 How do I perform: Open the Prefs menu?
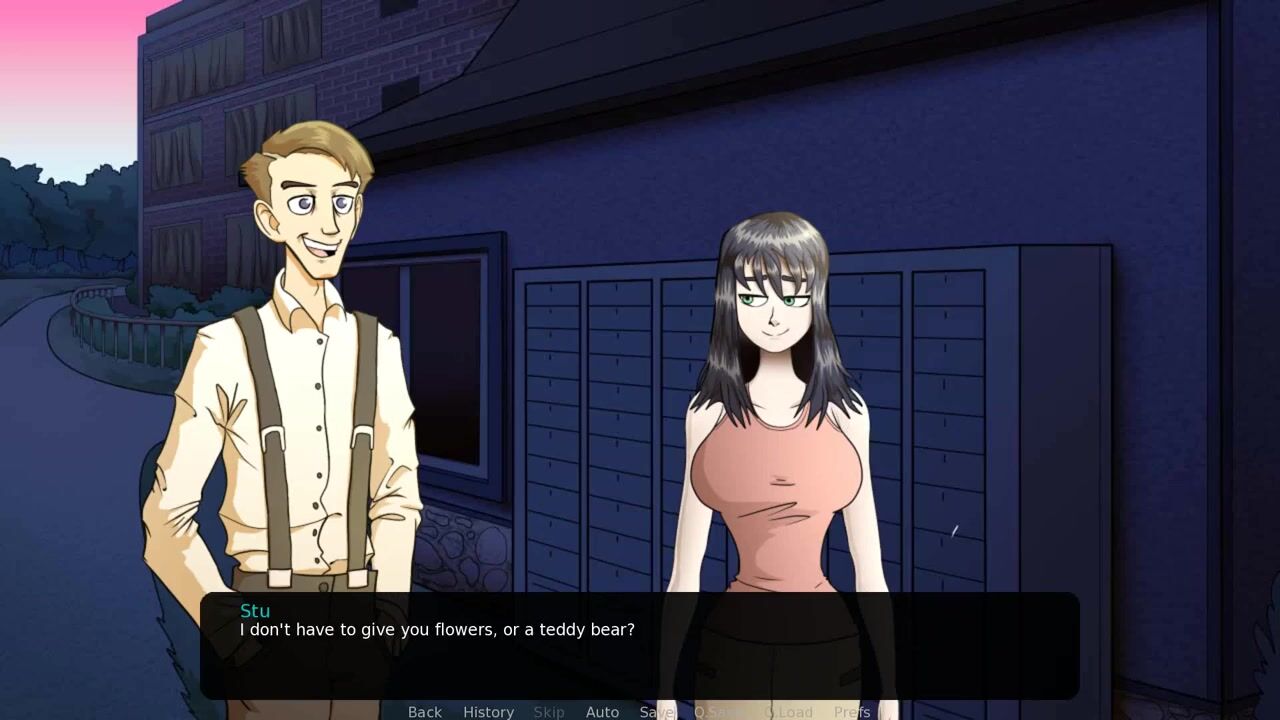(x=852, y=711)
